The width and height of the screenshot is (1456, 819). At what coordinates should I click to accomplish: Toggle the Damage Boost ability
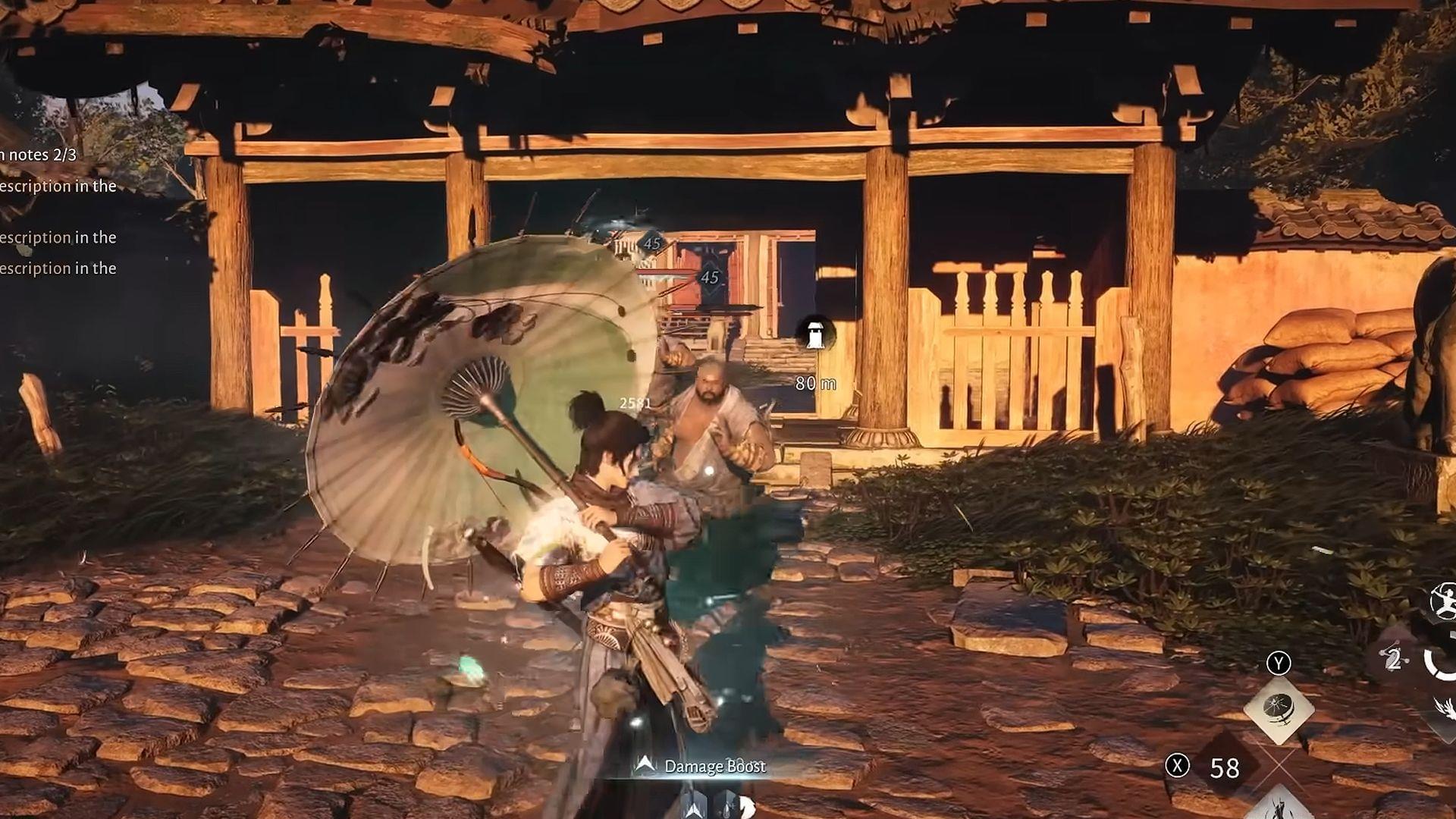(x=715, y=767)
